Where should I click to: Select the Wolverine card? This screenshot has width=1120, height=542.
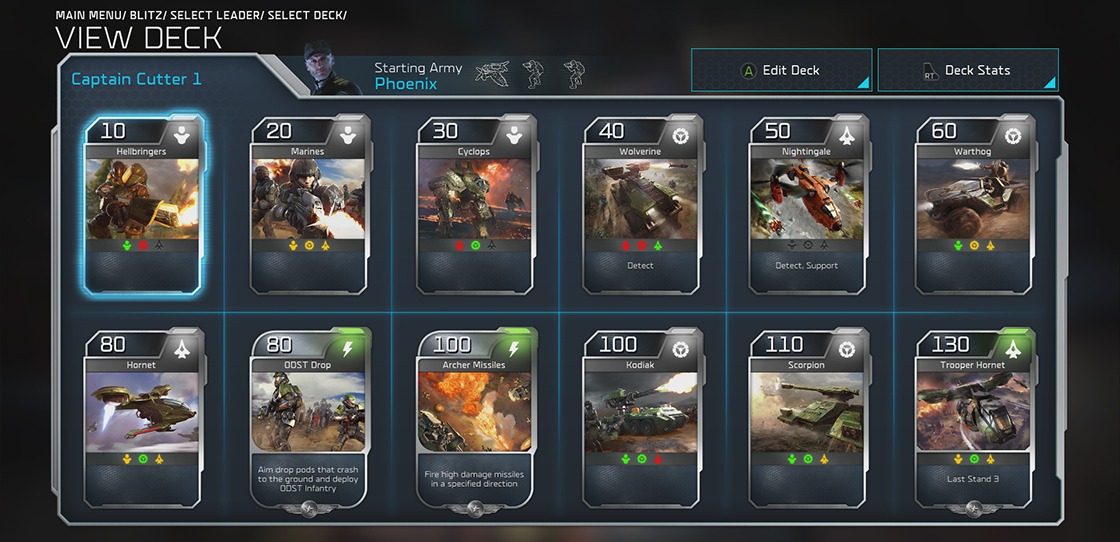point(641,204)
